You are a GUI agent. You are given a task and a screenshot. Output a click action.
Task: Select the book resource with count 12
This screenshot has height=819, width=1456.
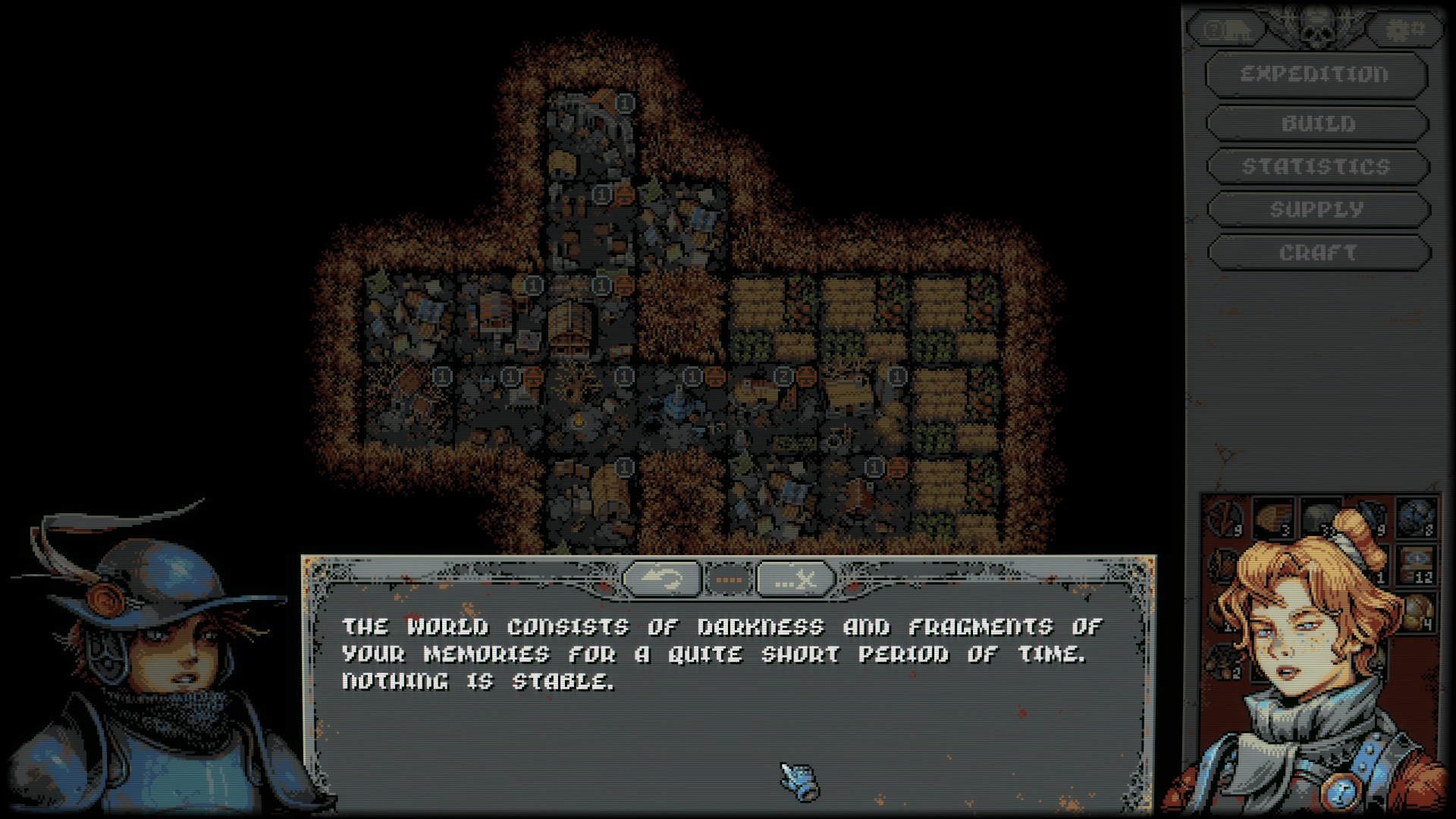pyautogui.click(x=1415, y=564)
